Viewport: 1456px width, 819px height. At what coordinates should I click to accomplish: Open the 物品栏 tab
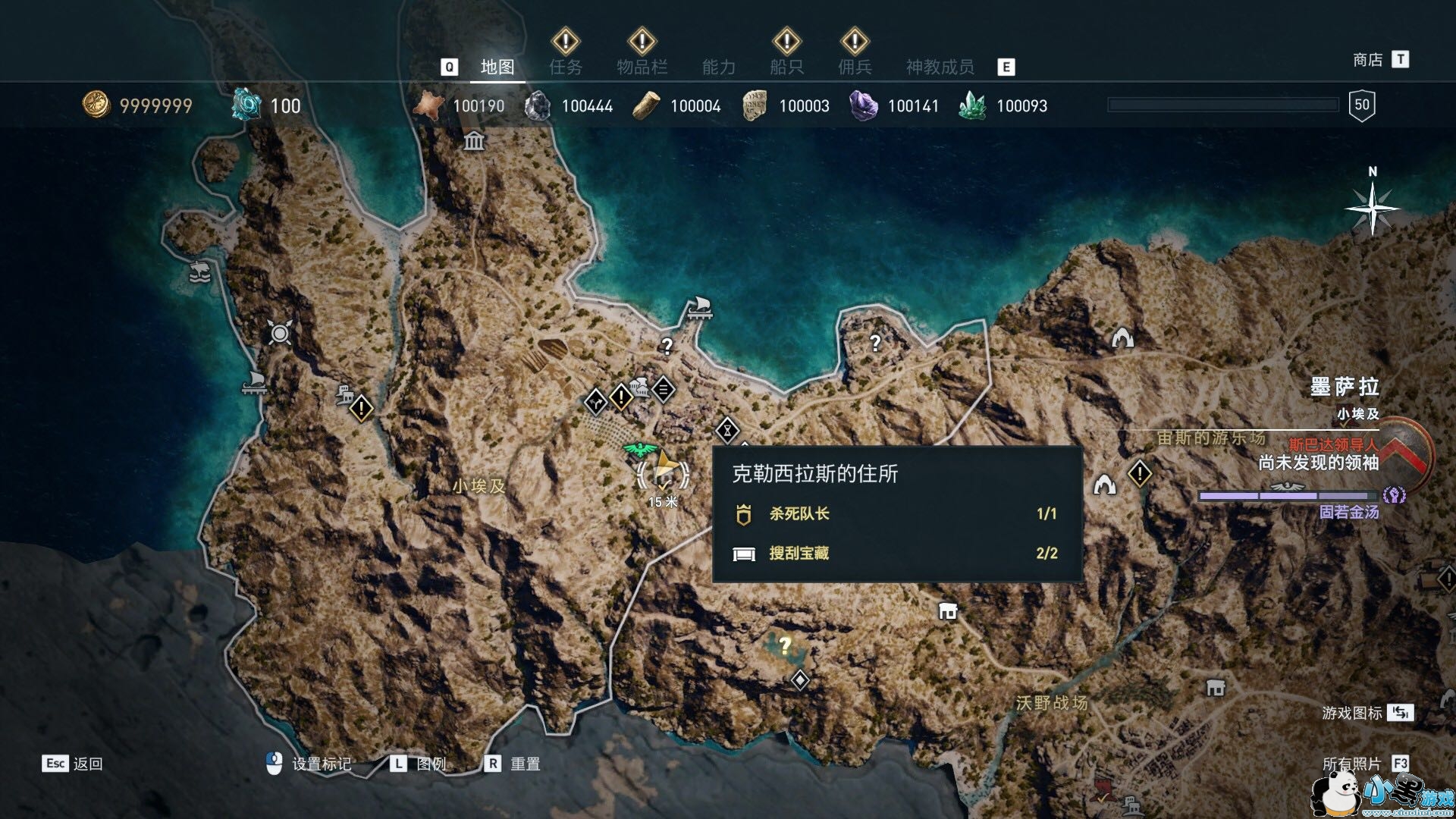point(642,67)
